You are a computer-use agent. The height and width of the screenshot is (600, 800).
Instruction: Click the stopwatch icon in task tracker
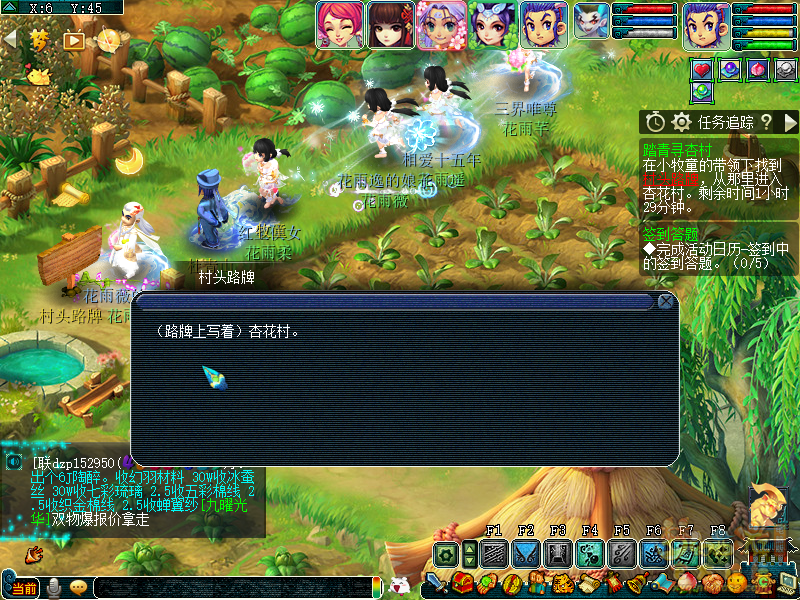pyautogui.click(x=655, y=122)
